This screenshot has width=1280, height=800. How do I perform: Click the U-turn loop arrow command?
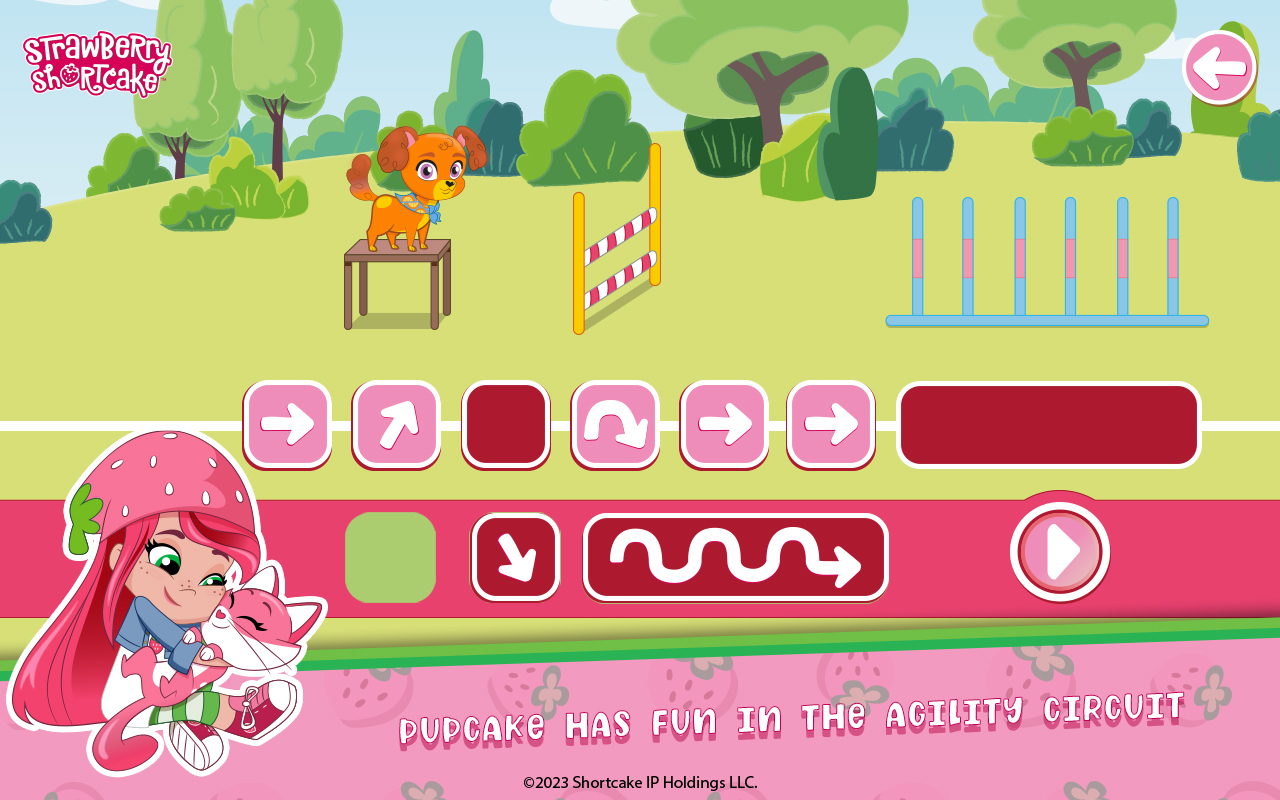pyautogui.click(x=614, y=422)
